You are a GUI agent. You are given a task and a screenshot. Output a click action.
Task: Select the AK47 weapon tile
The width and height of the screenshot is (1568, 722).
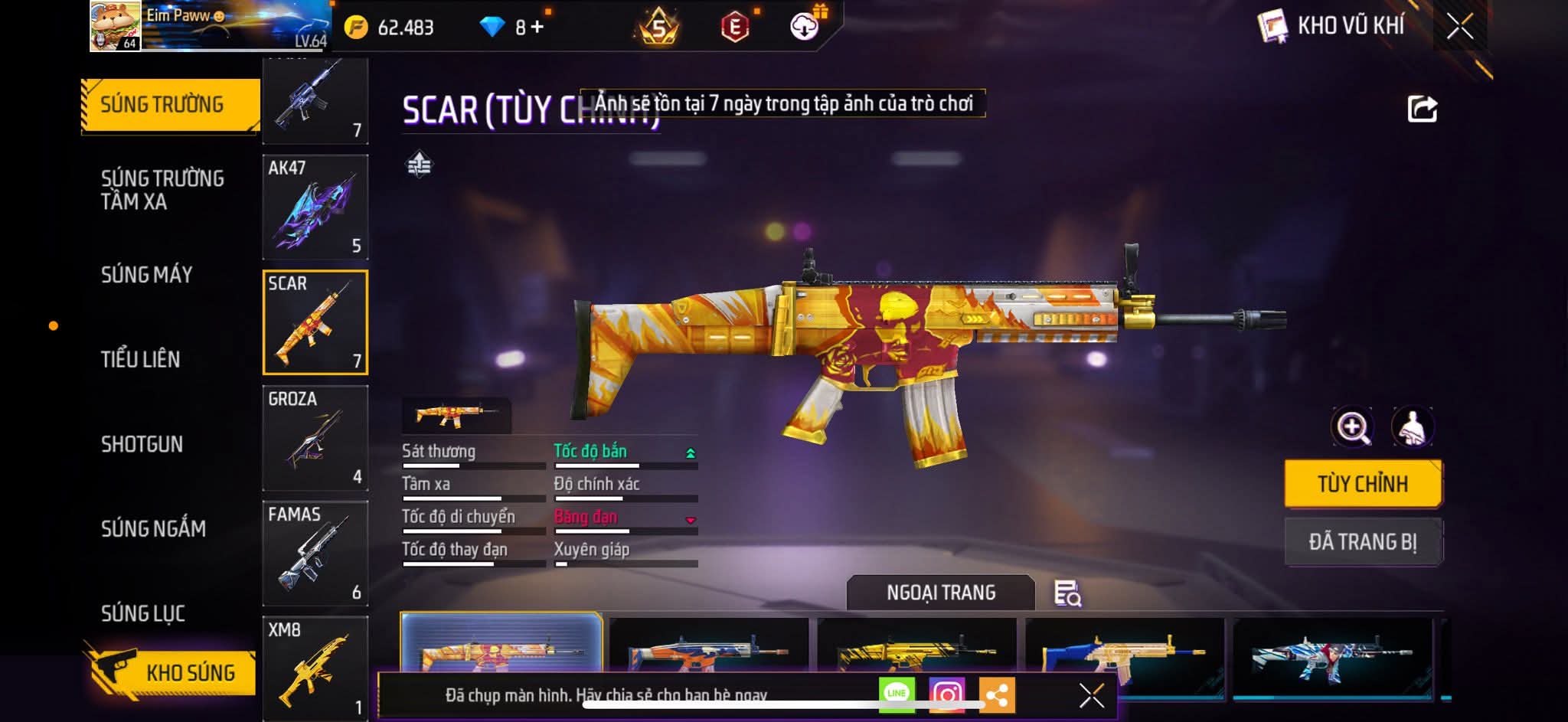(x=315, y=207)
